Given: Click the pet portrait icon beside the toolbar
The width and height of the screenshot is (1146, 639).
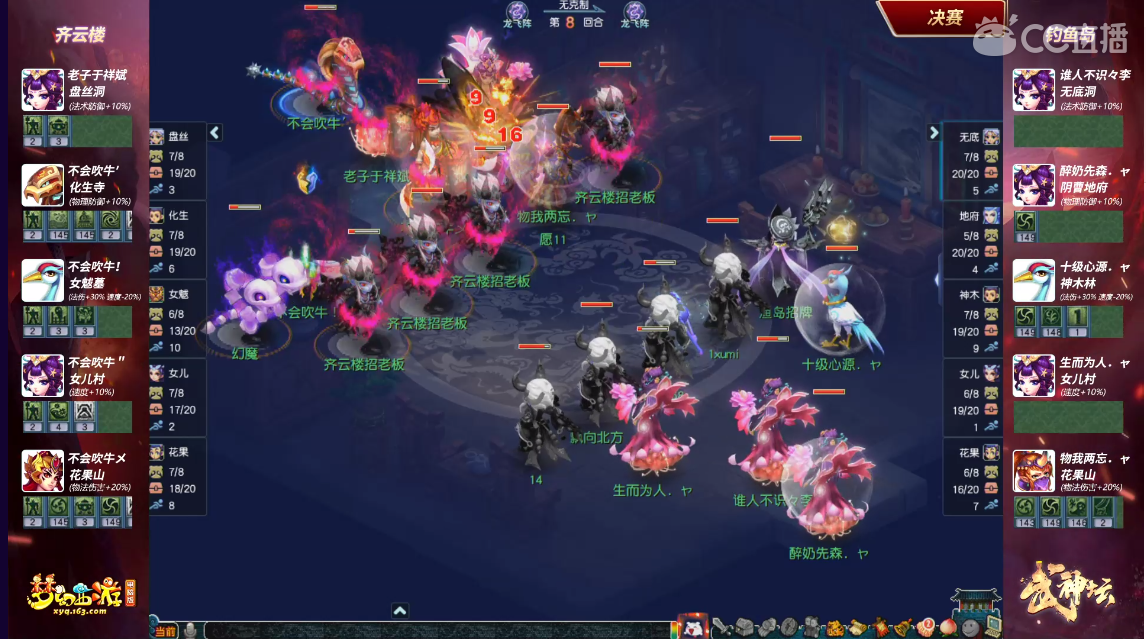Looking at the screenshot, I should [692, 627].
